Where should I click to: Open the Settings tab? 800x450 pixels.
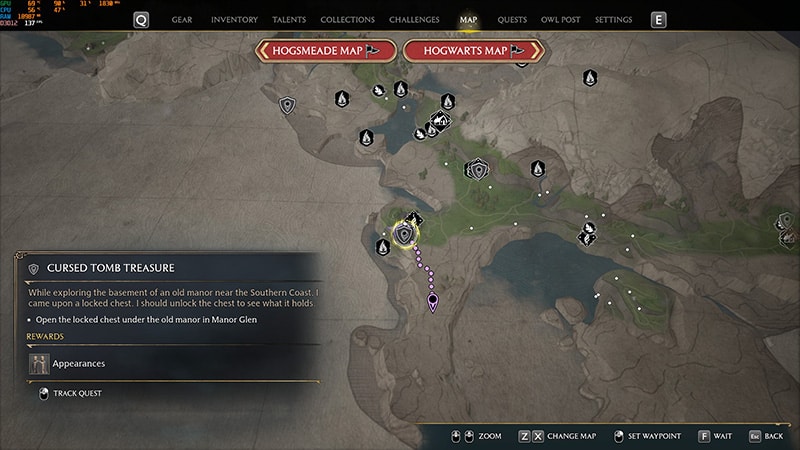coord(613,20)
